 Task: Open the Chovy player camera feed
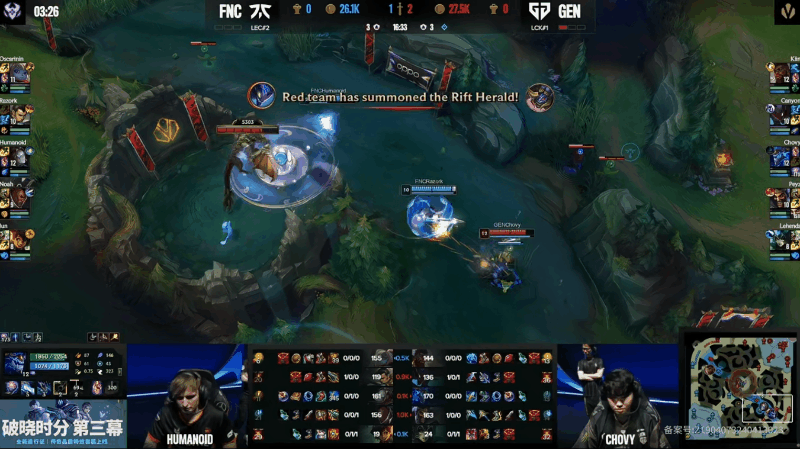[x=617, y=395]
